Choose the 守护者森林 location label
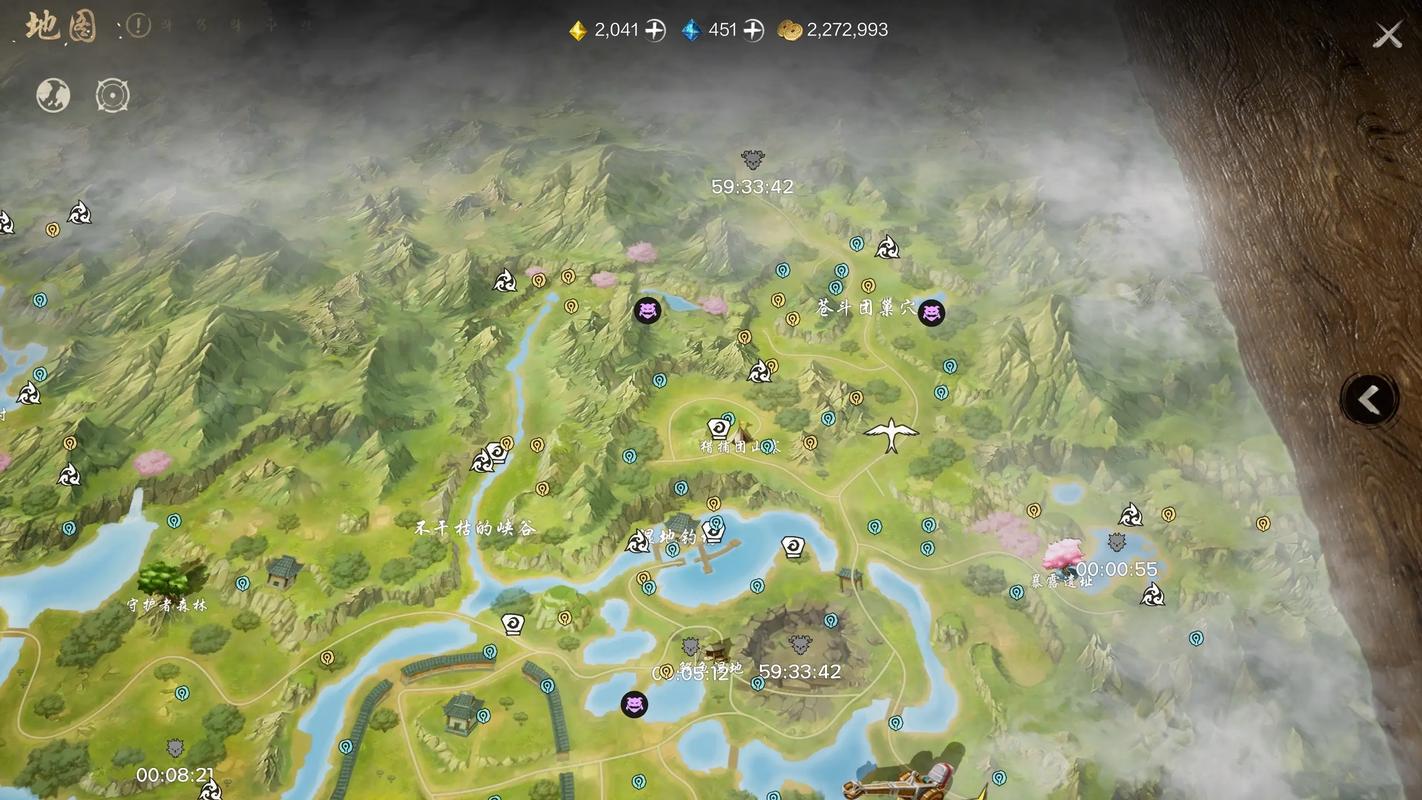 coord(167,605)
